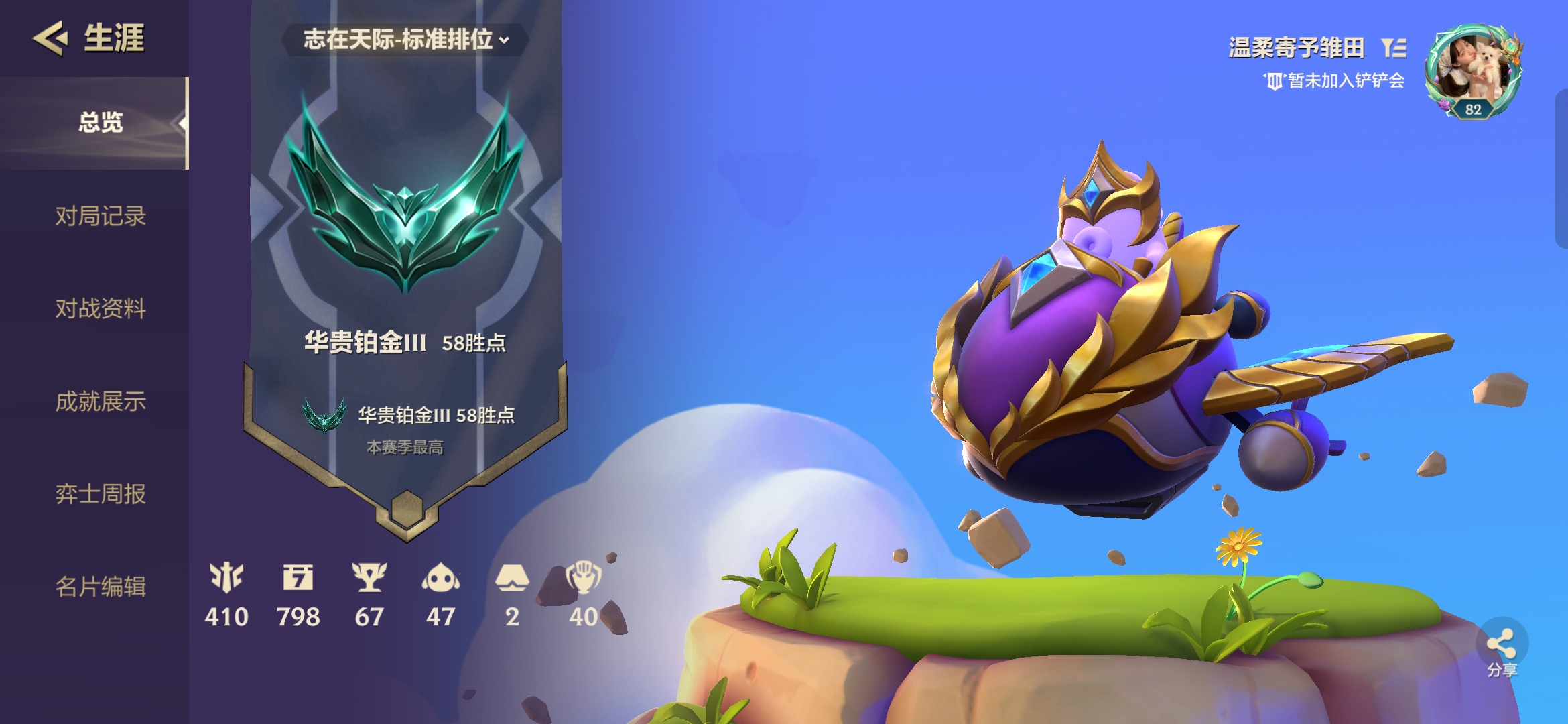Open the 弈士周报 weekly report tab

click(101, 494)
